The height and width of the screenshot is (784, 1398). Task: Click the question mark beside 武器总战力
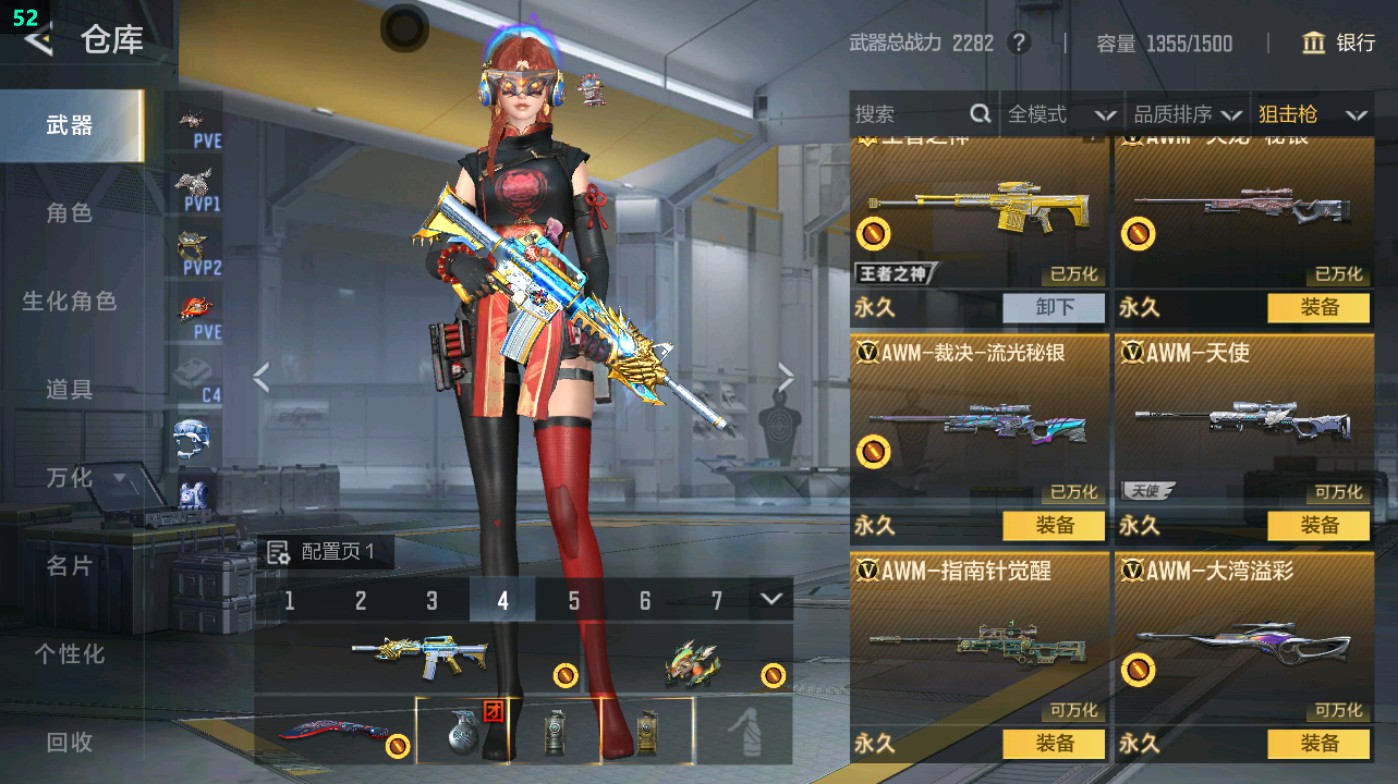tap(1018, 44)
